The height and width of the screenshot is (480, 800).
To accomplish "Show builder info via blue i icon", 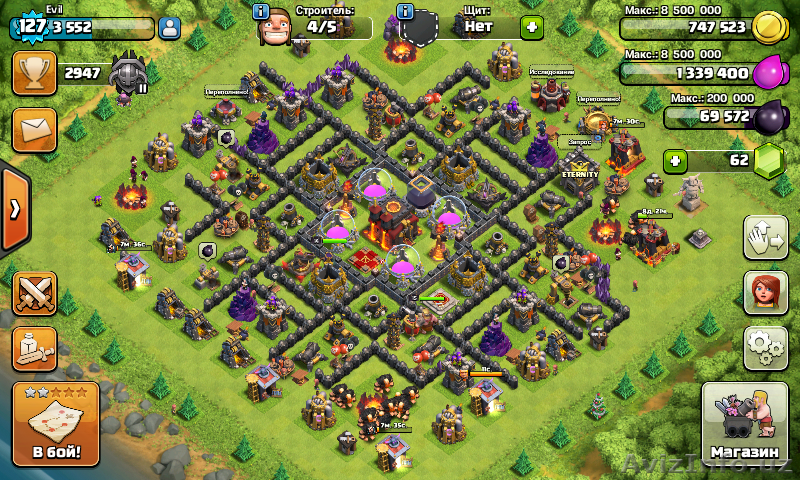I will [x=261, y=12].
